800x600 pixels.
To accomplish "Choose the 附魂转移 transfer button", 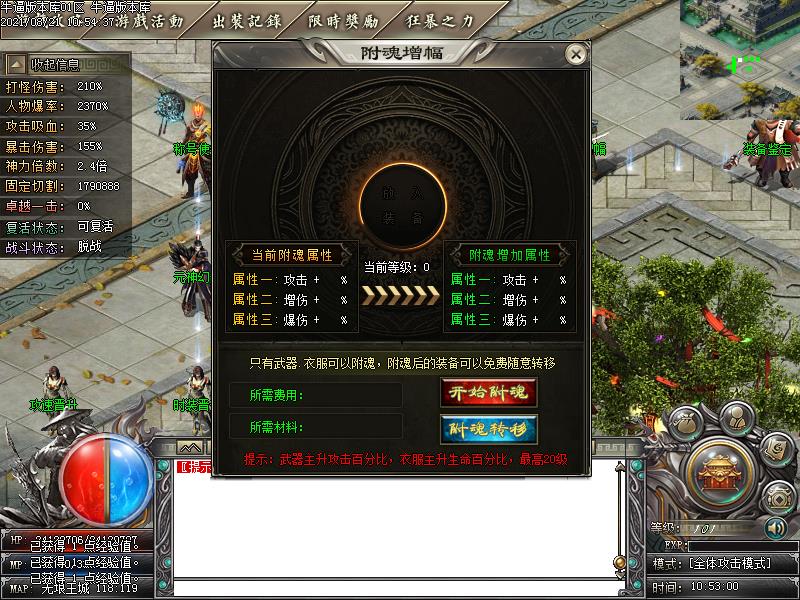I will point(489,429).
